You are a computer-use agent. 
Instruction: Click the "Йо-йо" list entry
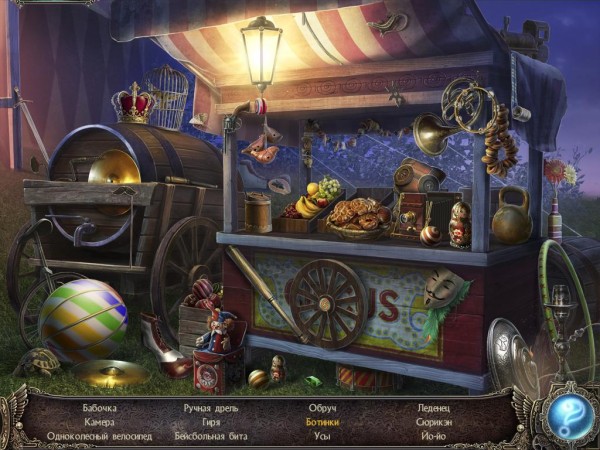pyautogui.click(x=434, y=437)
